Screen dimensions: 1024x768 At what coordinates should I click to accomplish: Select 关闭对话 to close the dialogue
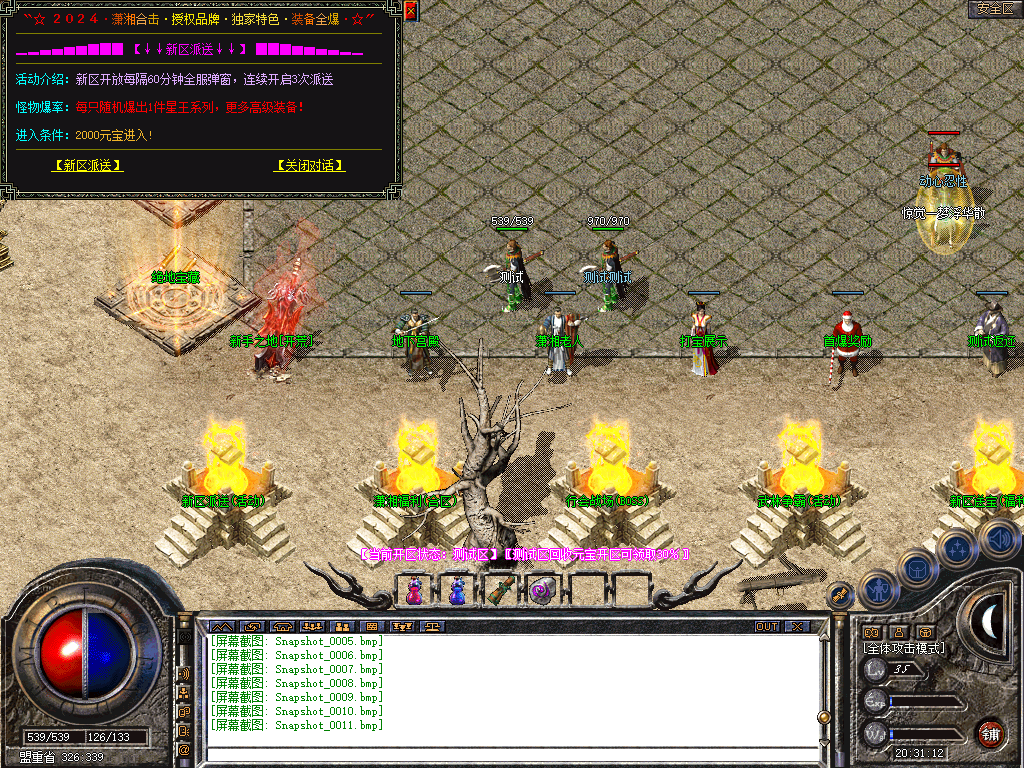coord(310,166)
